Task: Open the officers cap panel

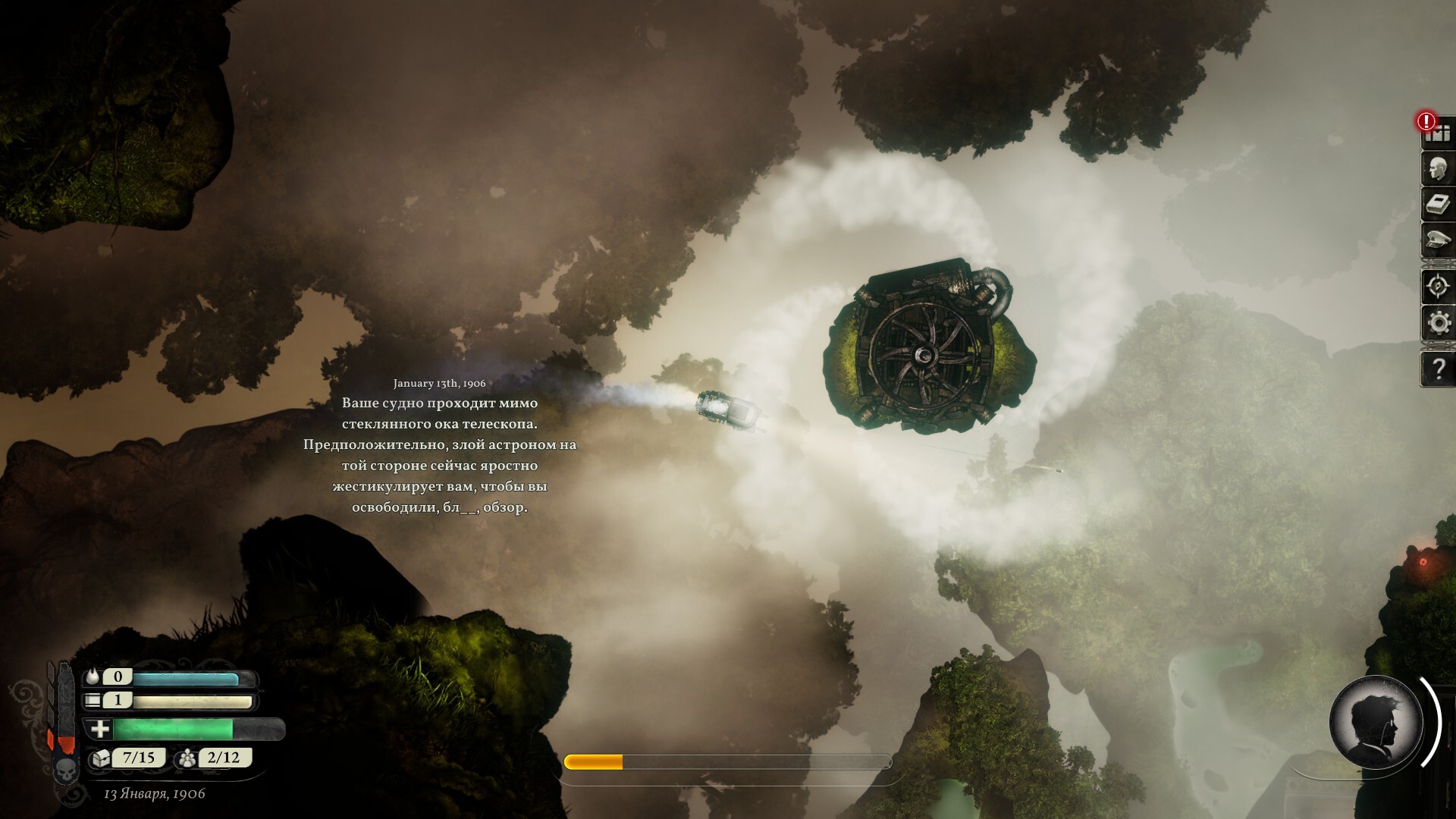Action: pyautogui.click(x=1437, y=240)
